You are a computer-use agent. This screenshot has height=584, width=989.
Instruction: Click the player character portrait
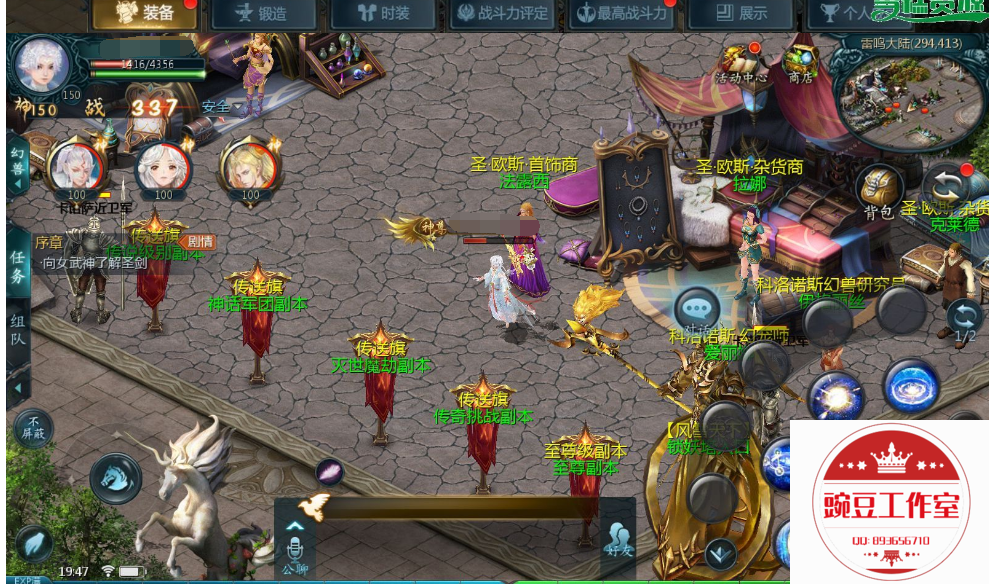pos(42,65)
